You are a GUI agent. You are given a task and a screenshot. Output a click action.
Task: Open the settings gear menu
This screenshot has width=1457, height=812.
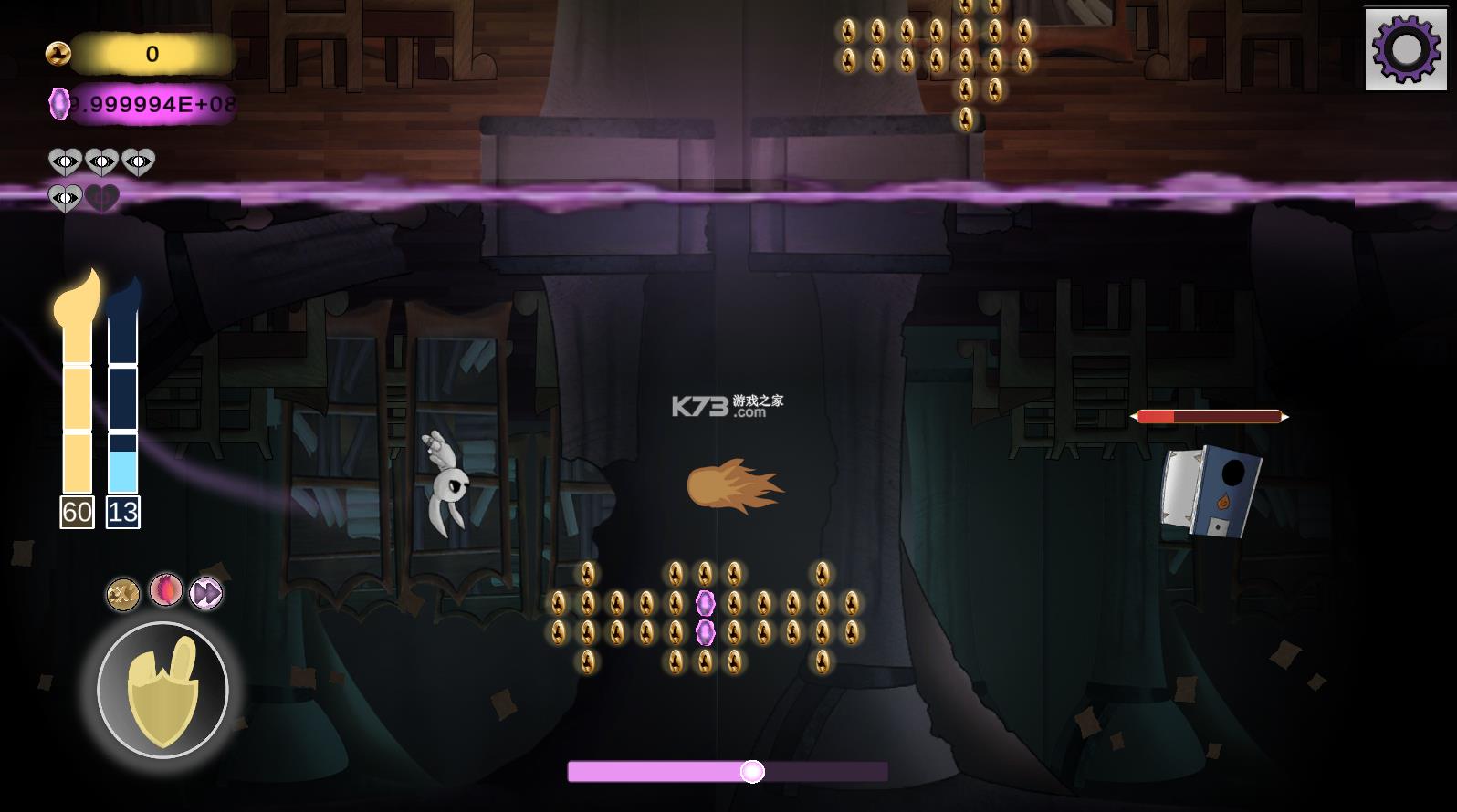pyautogui.click(x=1406, y=49)
